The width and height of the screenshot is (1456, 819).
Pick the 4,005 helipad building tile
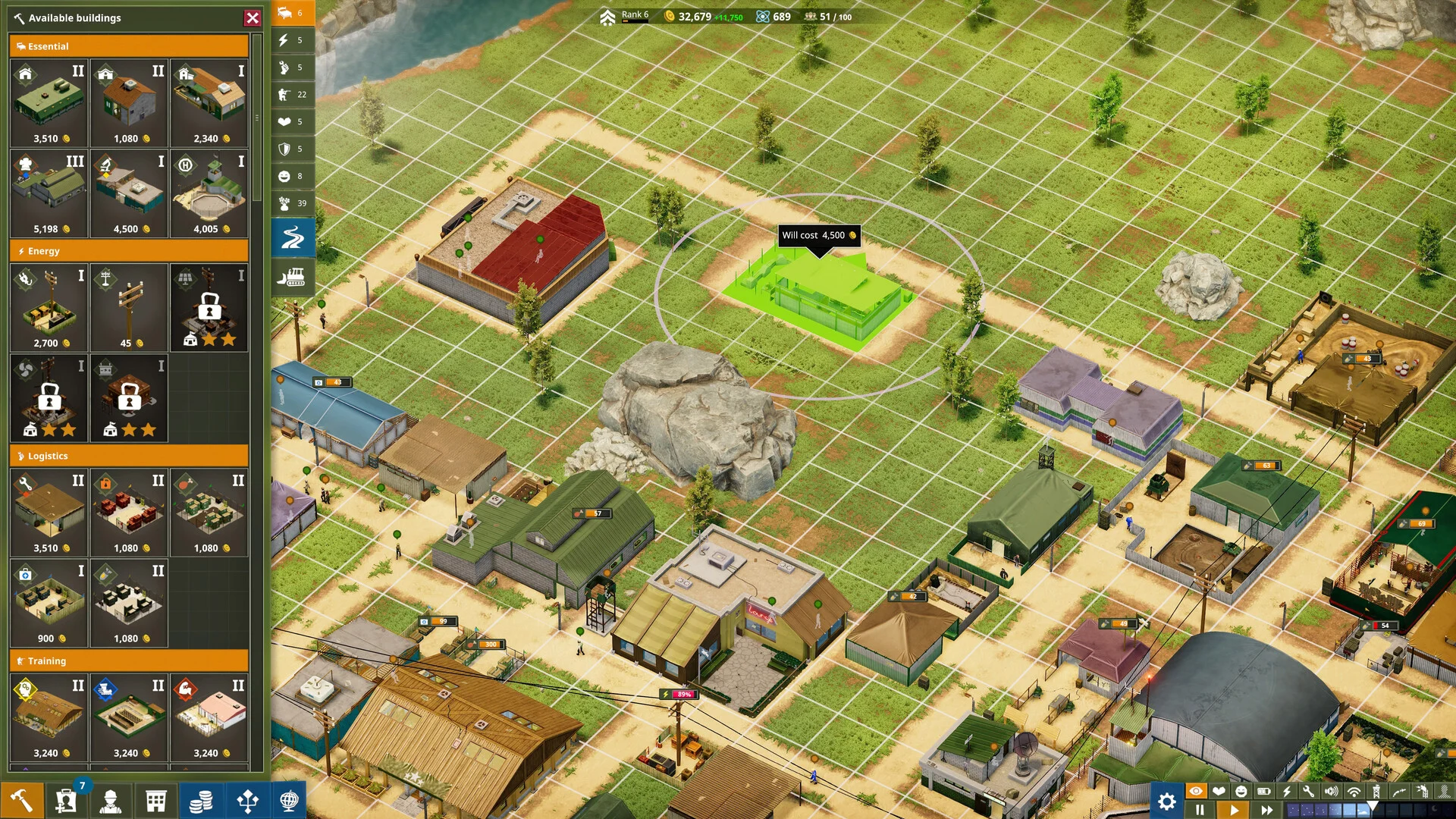point(209,193)
